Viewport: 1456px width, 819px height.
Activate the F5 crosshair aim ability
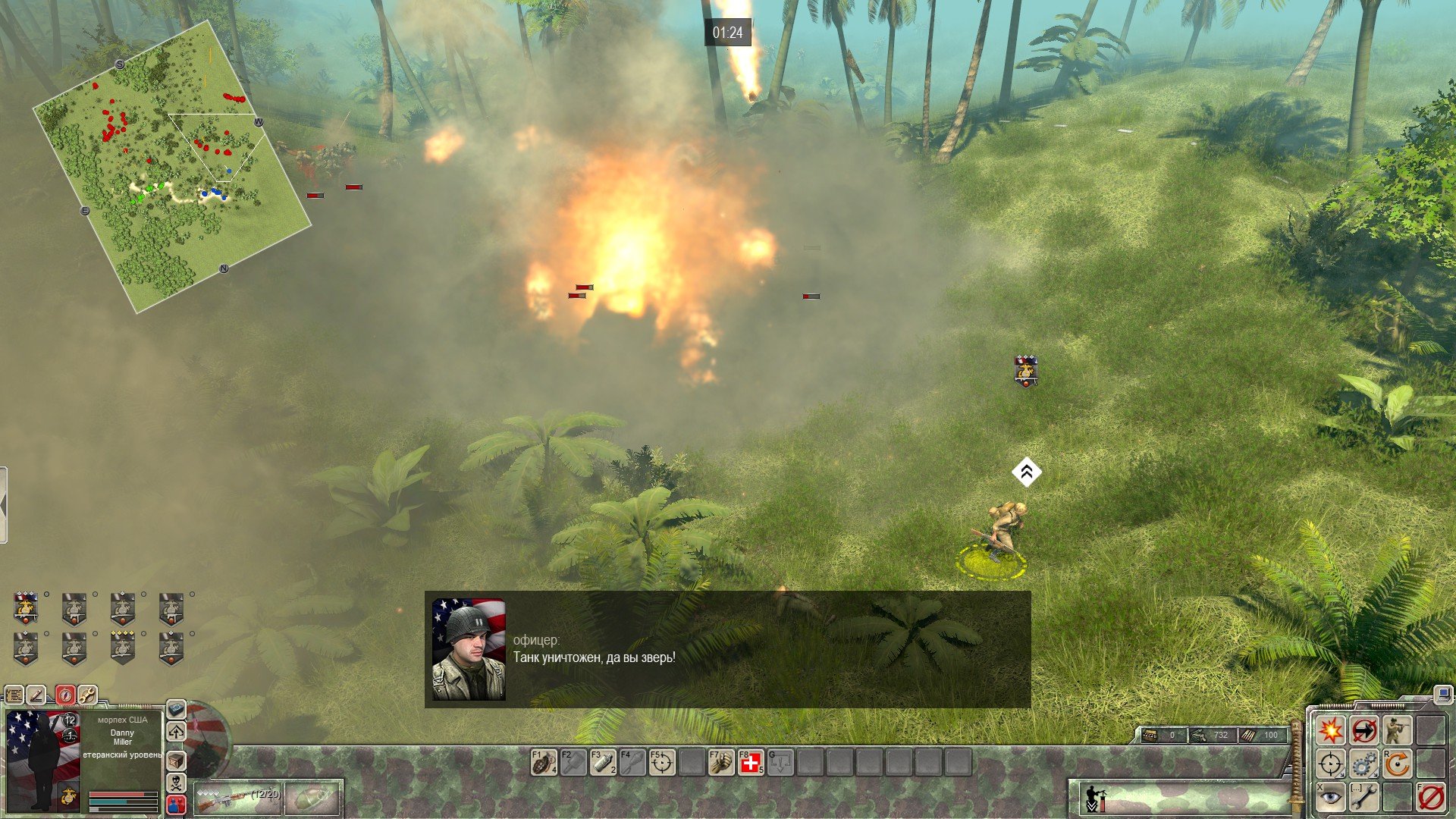coord(661,762)
